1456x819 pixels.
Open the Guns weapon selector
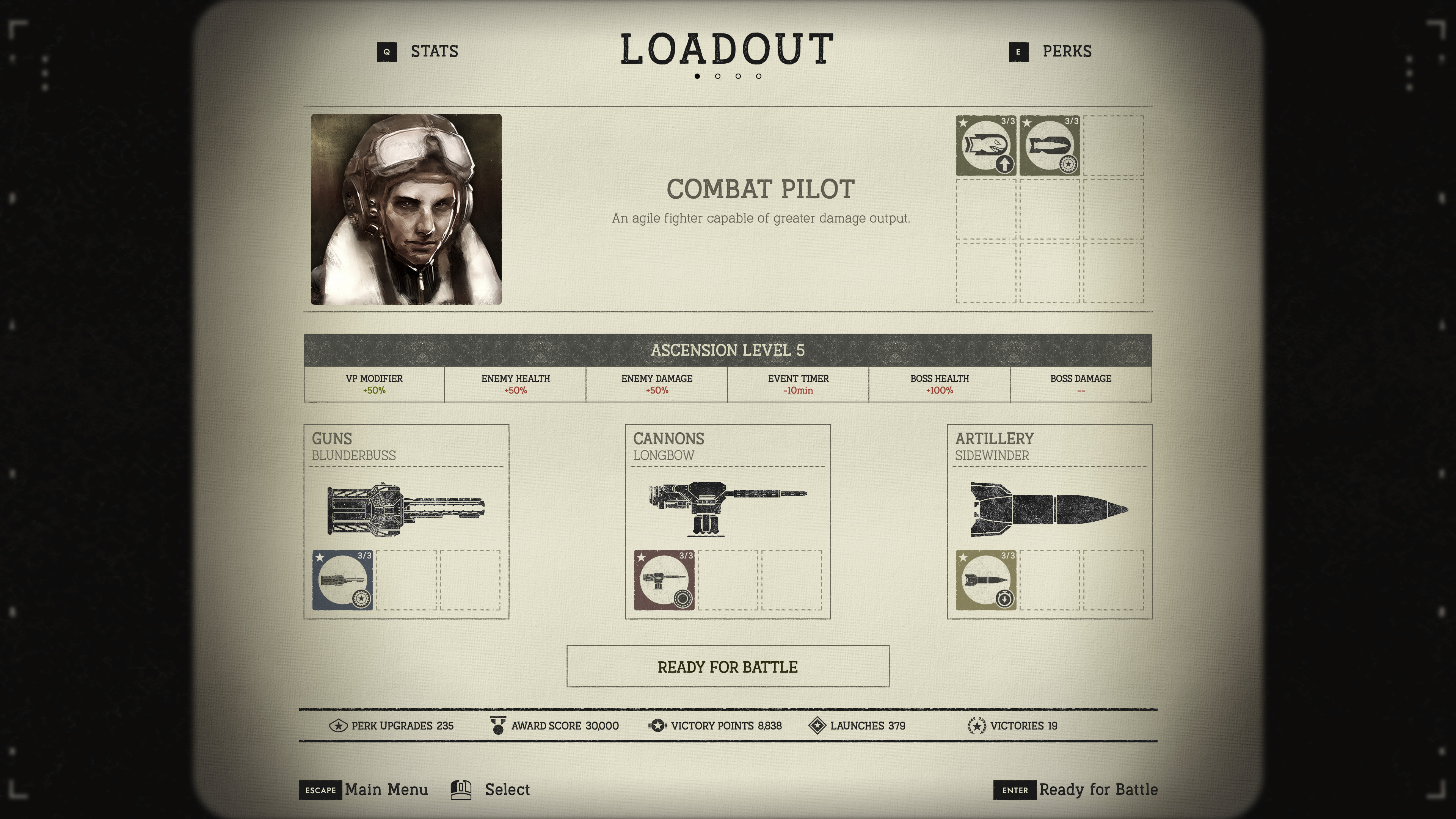tap(406, 509)
